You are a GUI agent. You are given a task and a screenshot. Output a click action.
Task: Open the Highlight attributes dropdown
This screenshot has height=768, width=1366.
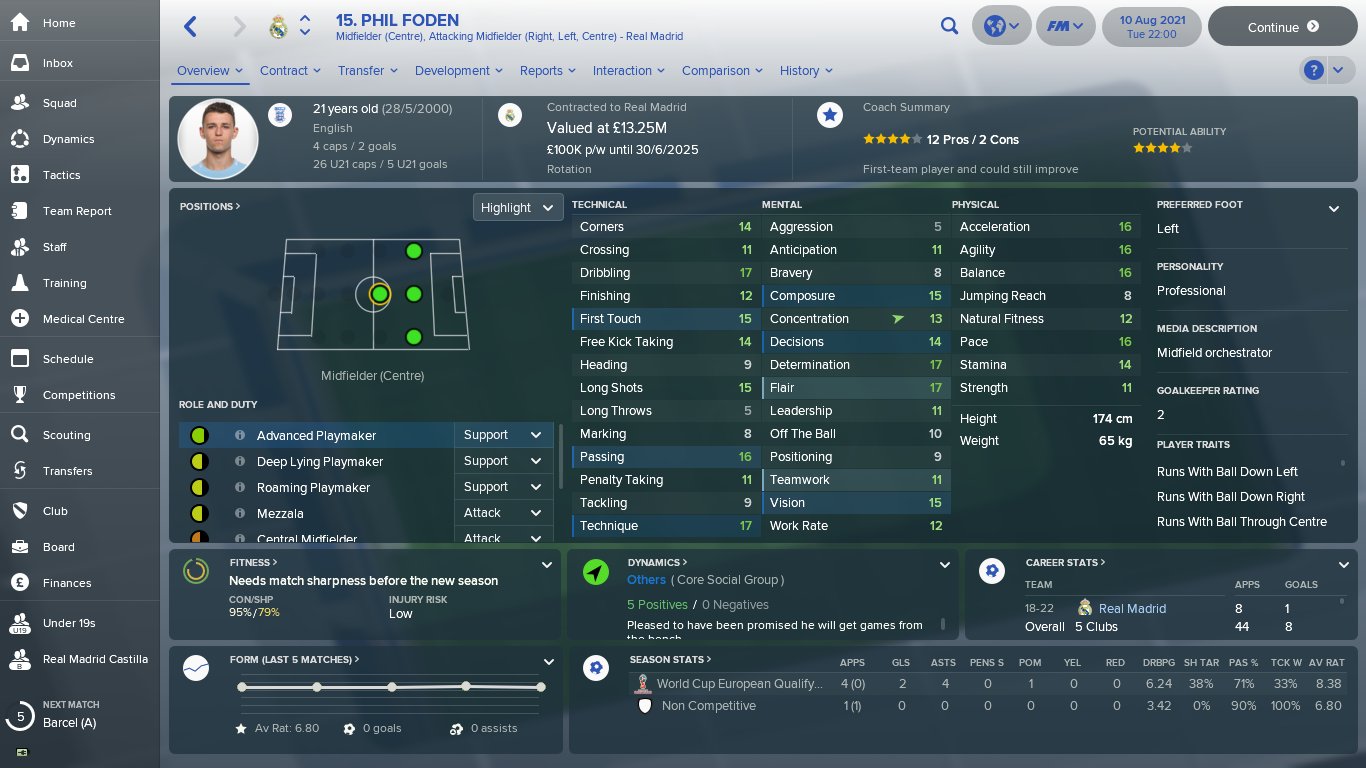517,207
